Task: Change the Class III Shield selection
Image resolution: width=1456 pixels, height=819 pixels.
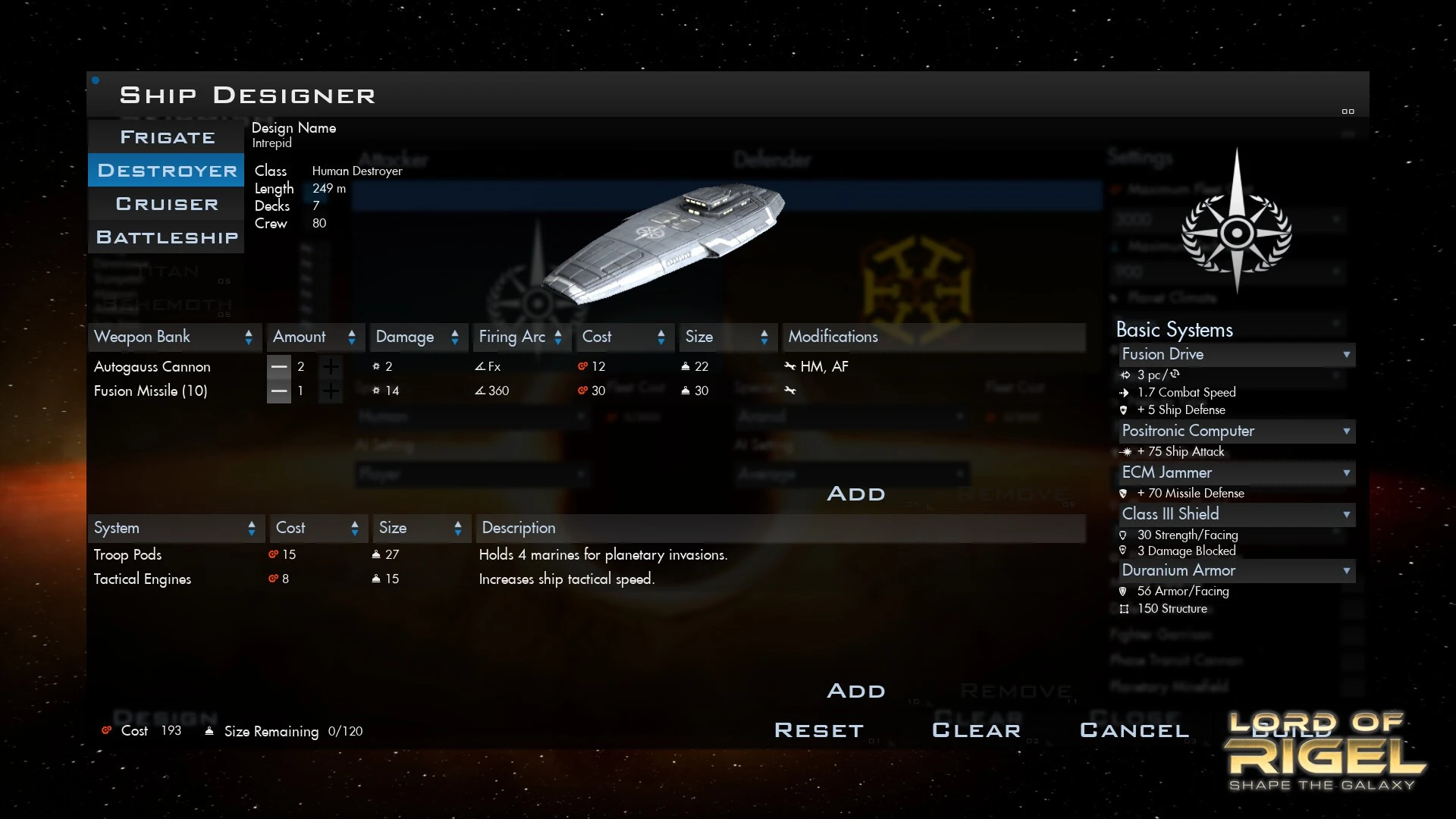Action: click(1236, 514)
